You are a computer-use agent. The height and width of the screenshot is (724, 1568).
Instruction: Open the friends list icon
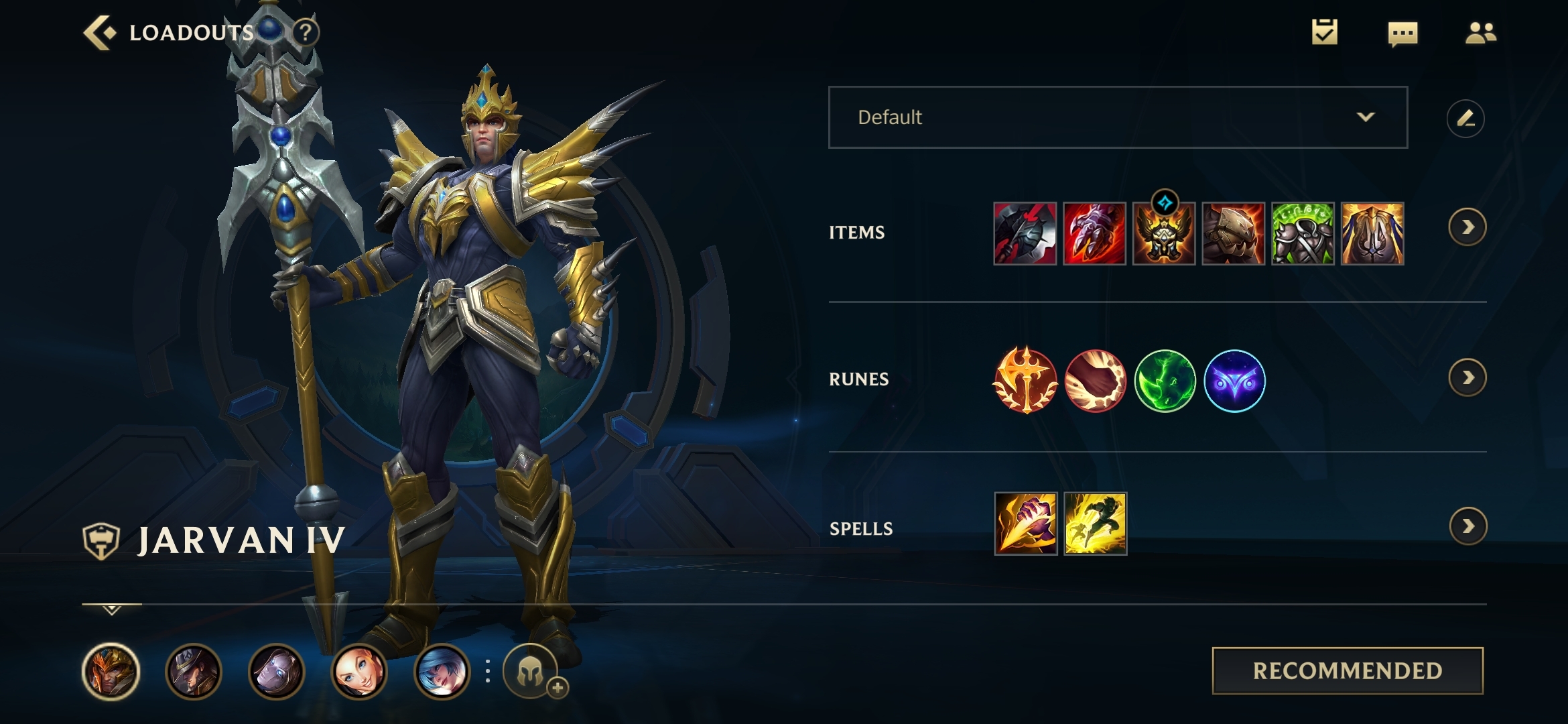point(1480,33)
